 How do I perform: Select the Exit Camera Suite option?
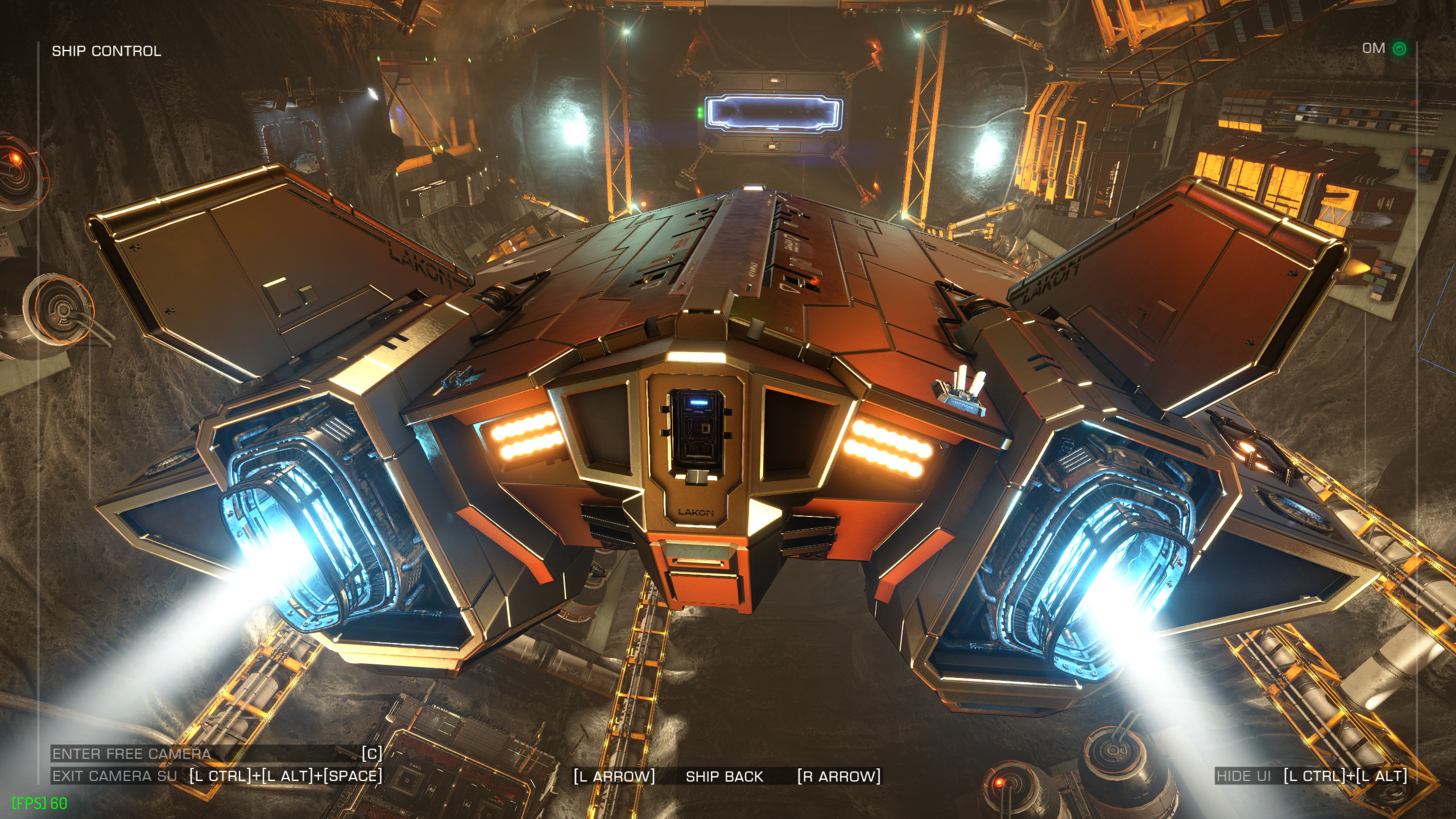coord(115,776)
